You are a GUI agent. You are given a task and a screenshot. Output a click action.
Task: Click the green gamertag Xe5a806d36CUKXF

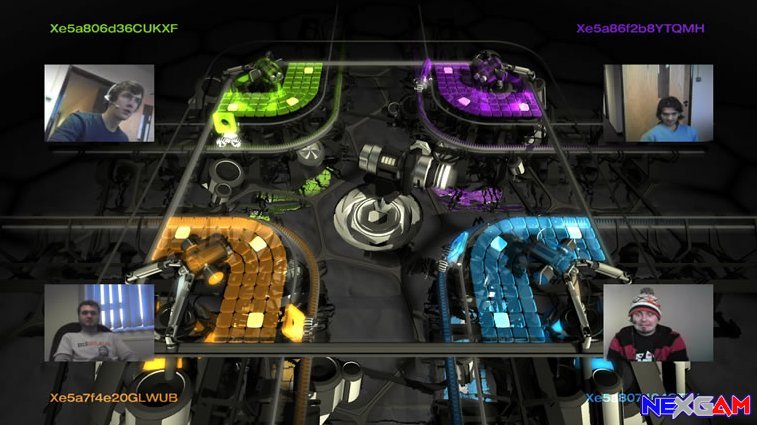pos(114,28)
